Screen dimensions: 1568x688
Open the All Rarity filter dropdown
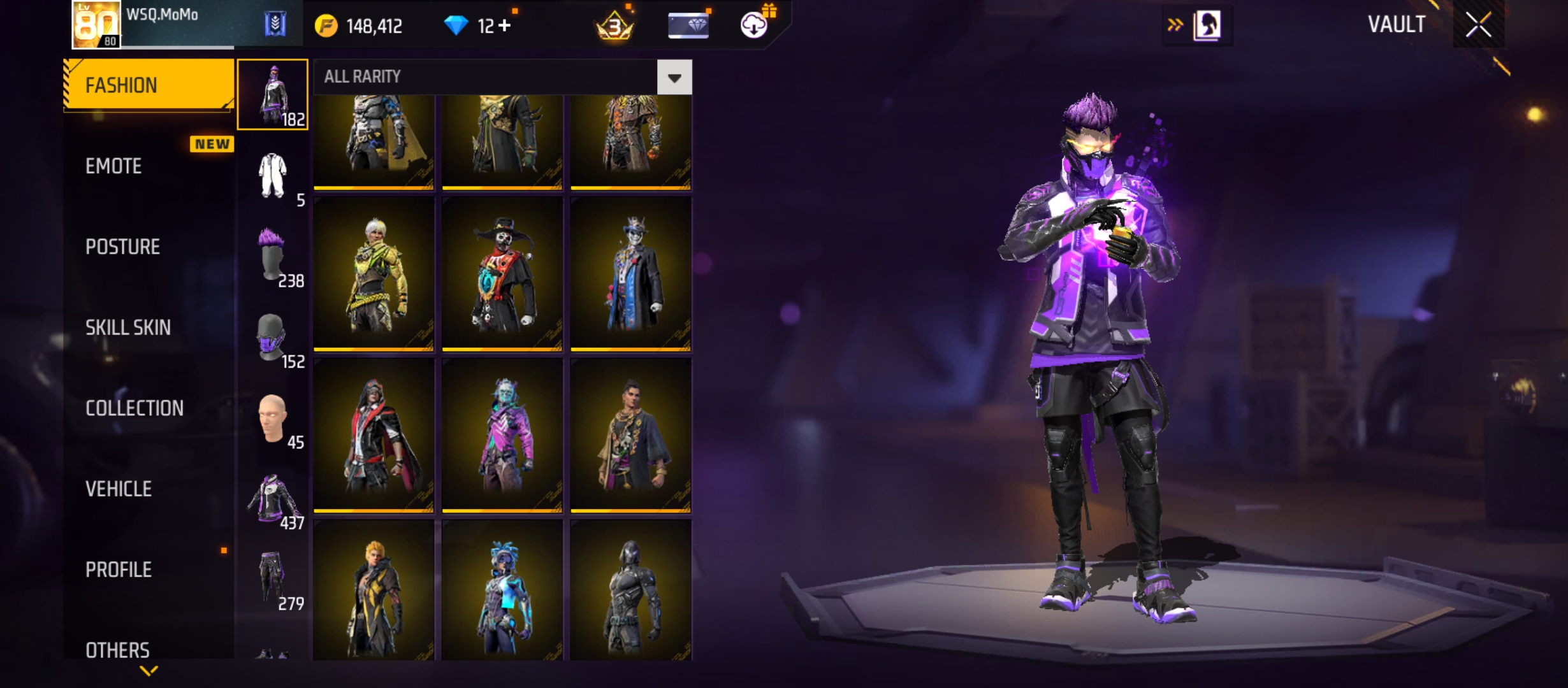coord(674,77)
